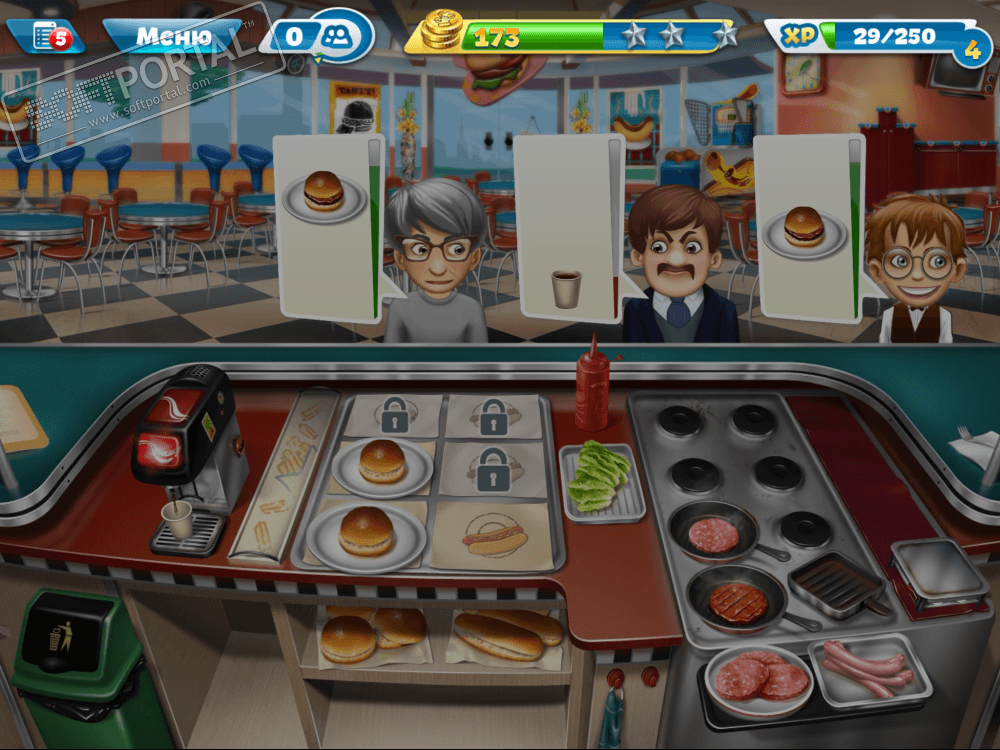The image size is (1000, 750).
Task: Grab a raw patty from the plate
Action: 759,677
